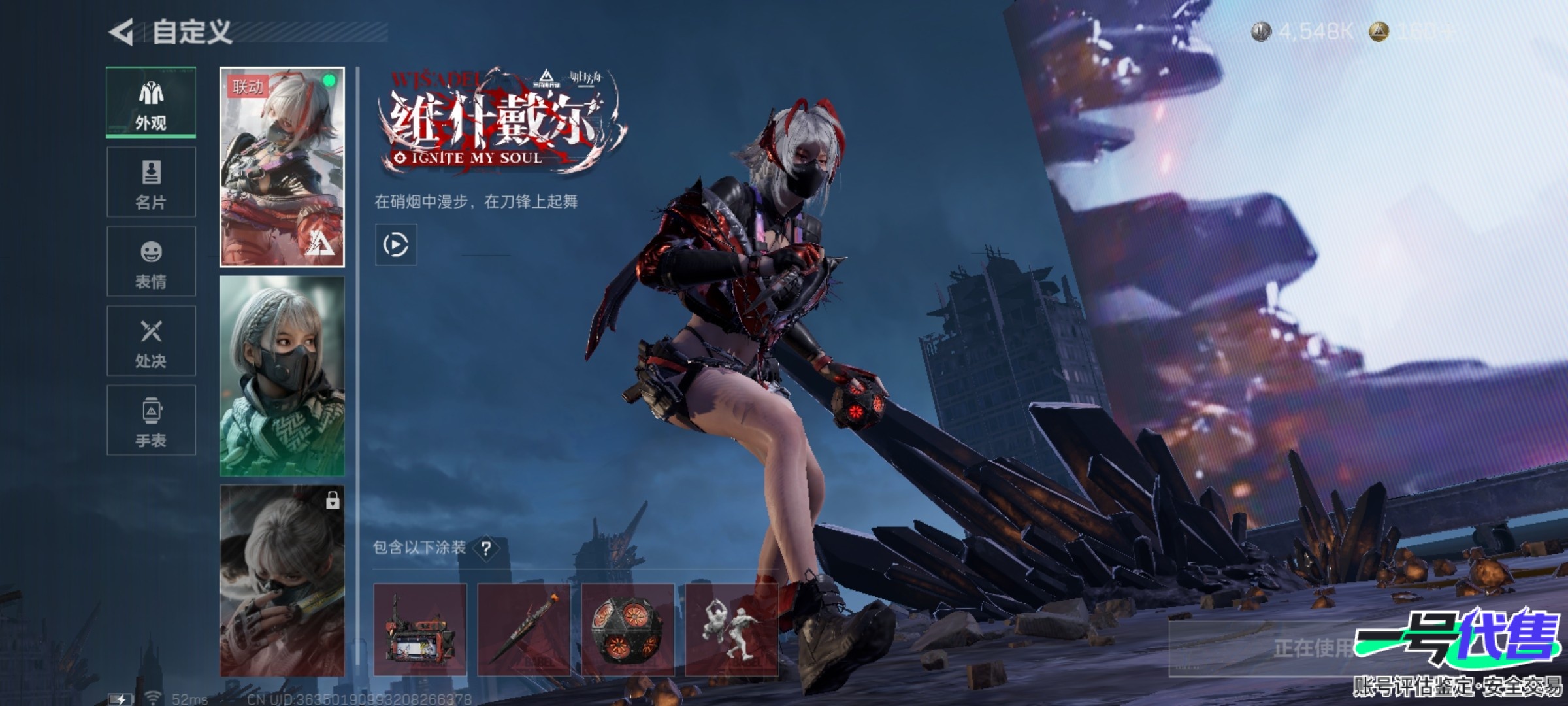
Task: Go back using the arrow beside 自定义
Action: click(x=122, y=32)
